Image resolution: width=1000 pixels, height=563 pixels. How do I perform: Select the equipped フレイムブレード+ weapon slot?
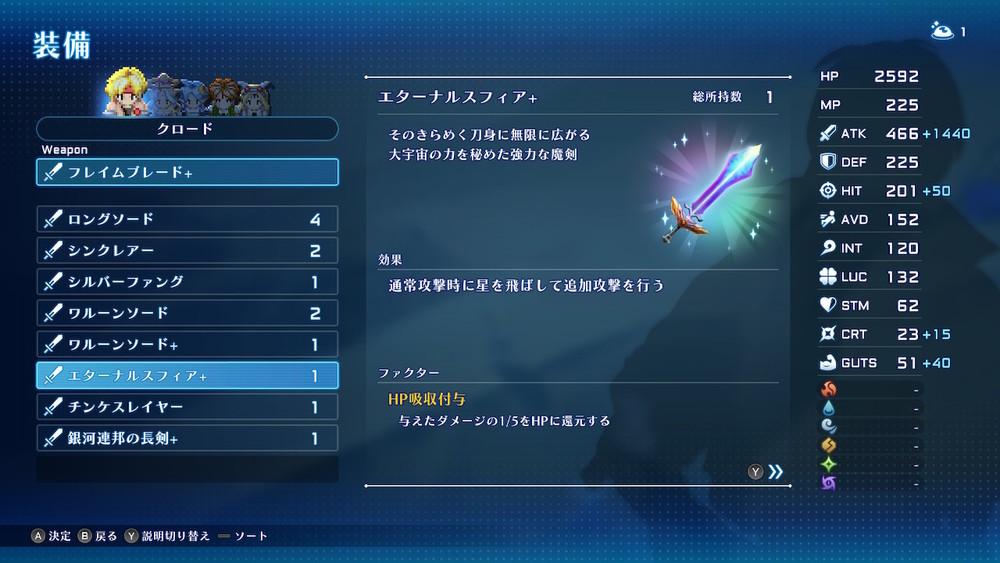coord(187,172)
